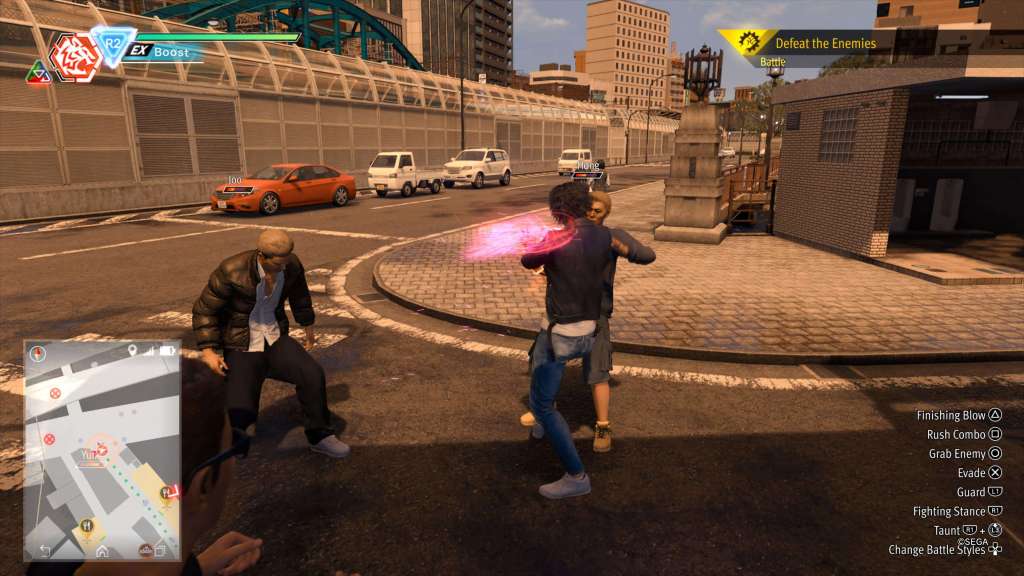Screen dimensions: 1024x576
Task: Open the phone minimap
Action: 102,450
